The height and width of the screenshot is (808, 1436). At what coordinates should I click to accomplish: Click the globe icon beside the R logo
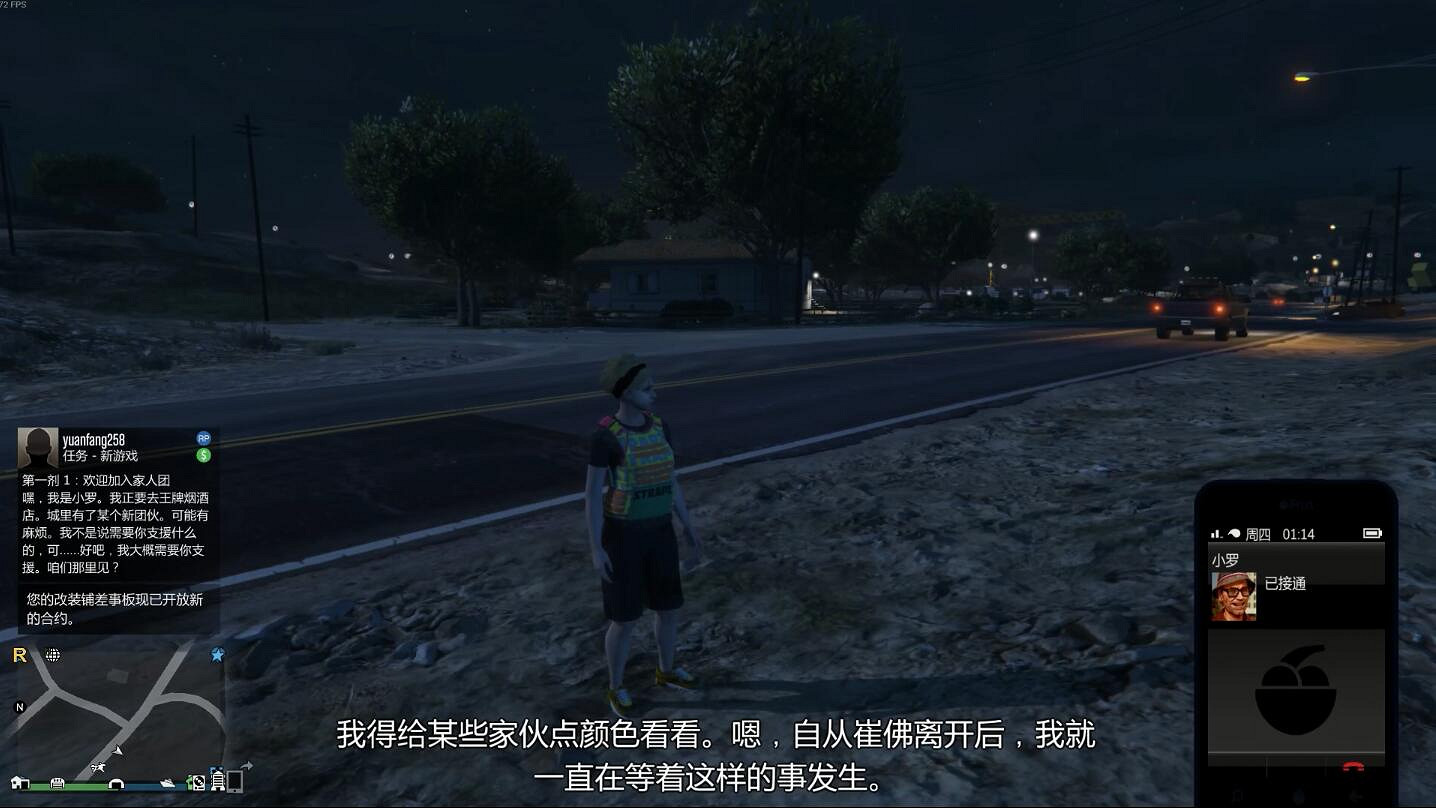(53, 655)
